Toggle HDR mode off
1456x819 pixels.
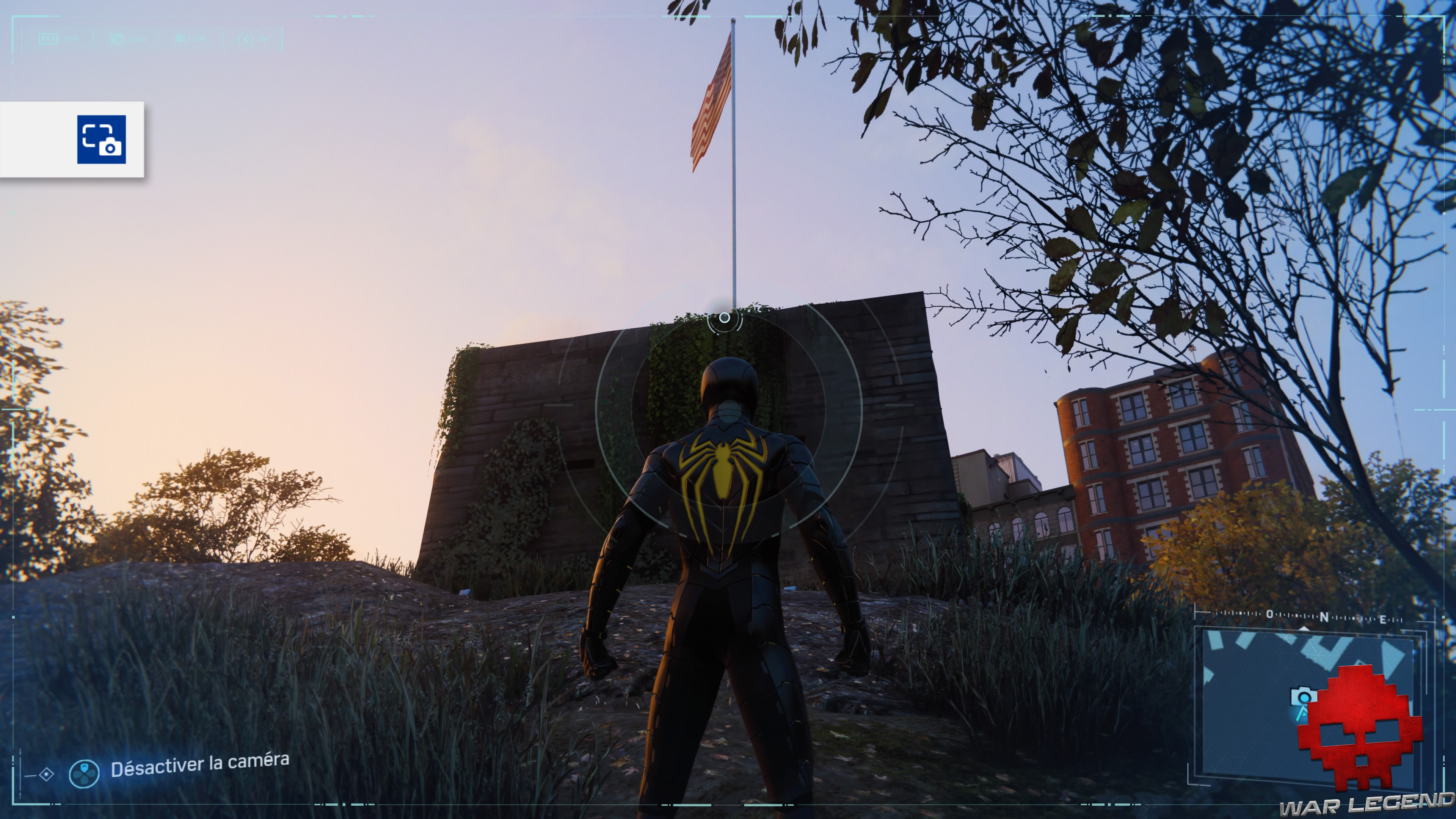point(198,38)
